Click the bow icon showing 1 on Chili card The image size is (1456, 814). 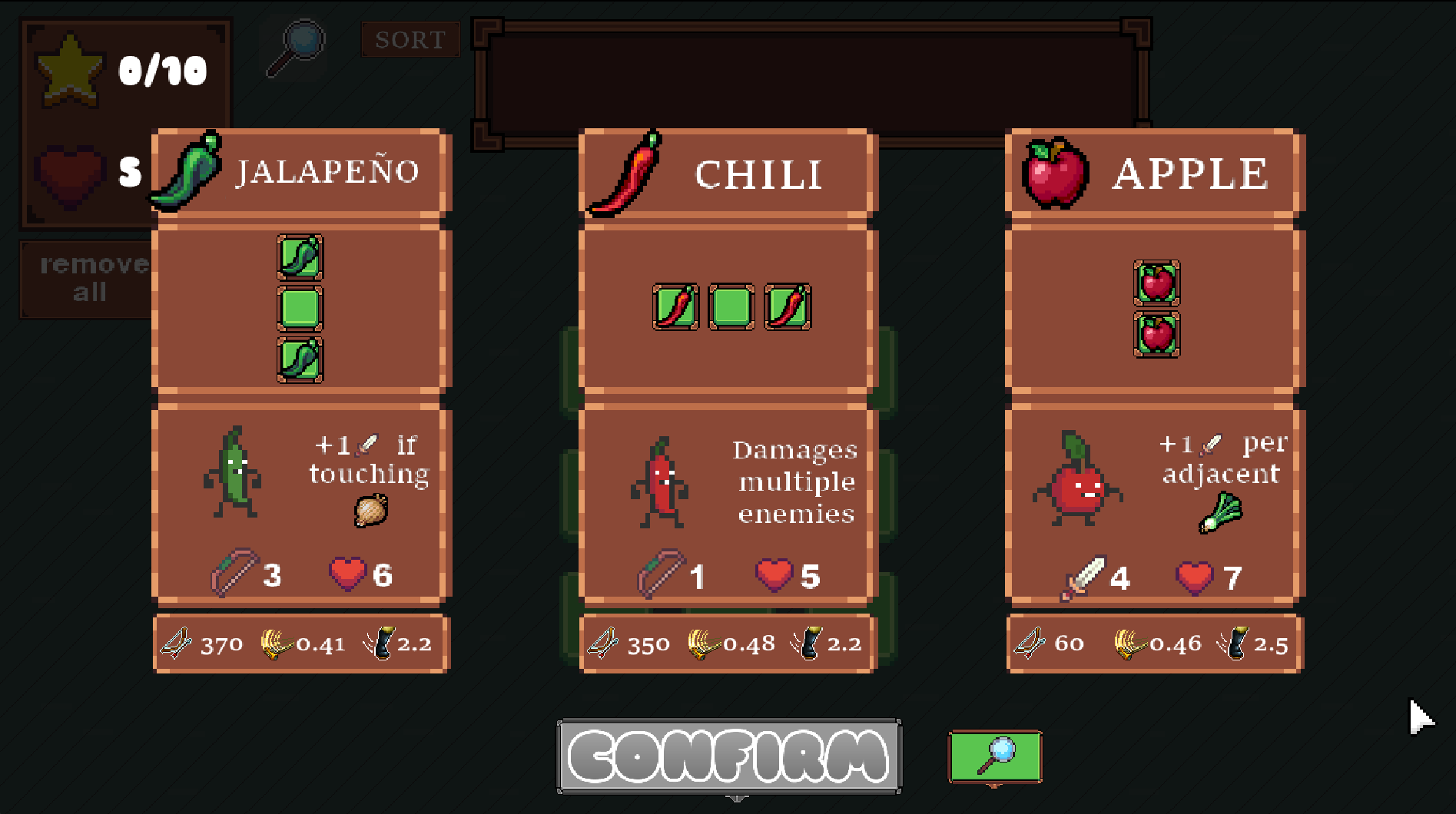[x=659, y=572]
